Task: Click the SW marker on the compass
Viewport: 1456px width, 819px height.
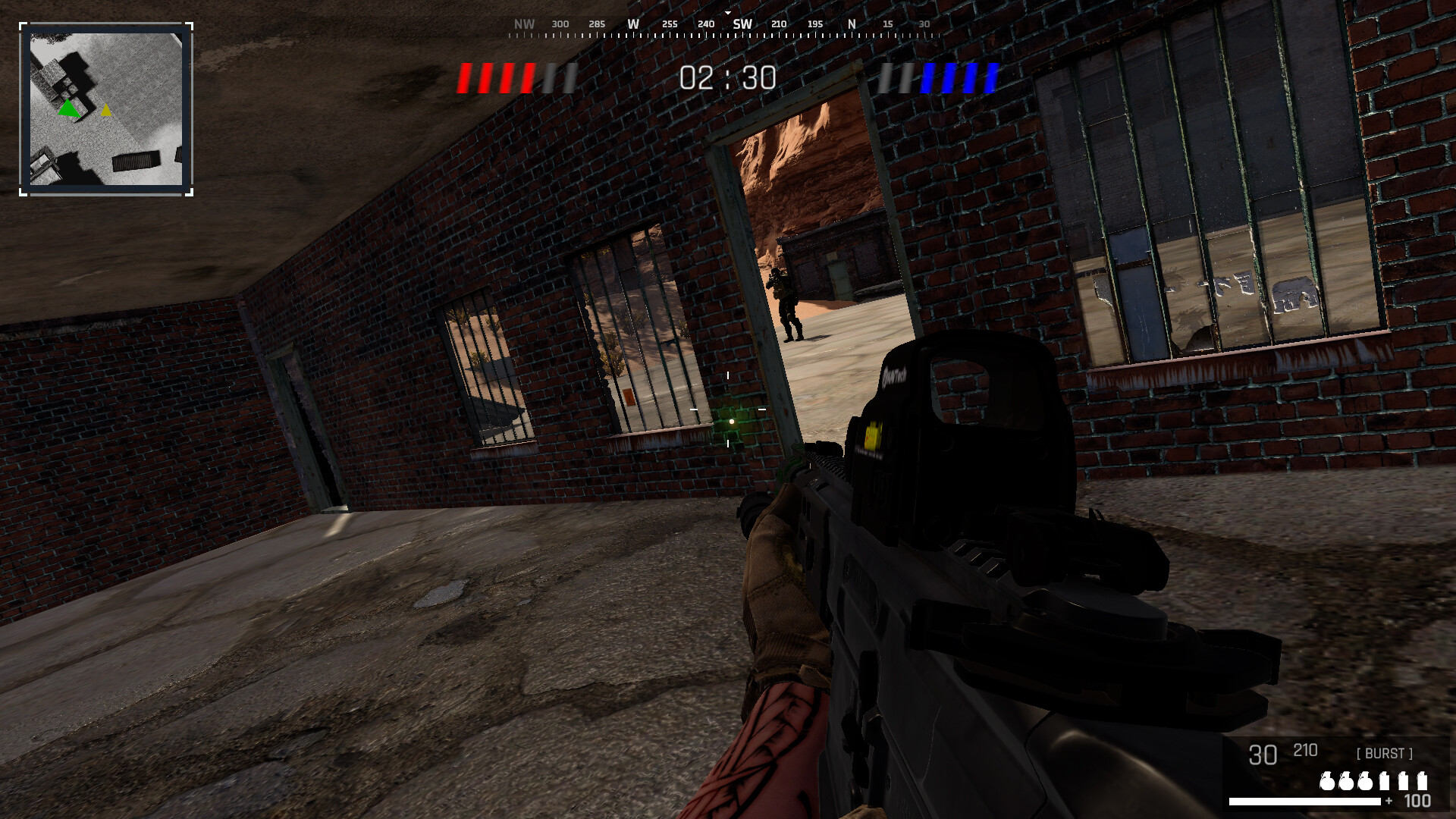Action: coord(741,24)
